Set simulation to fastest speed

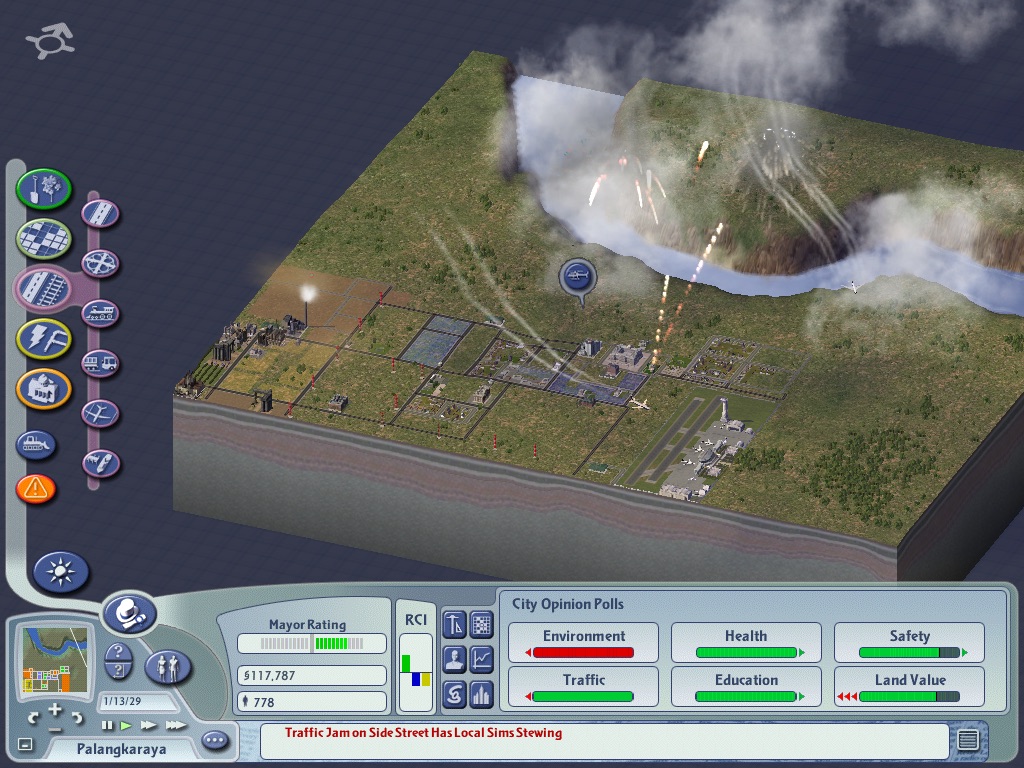click(x=176, y=725)
